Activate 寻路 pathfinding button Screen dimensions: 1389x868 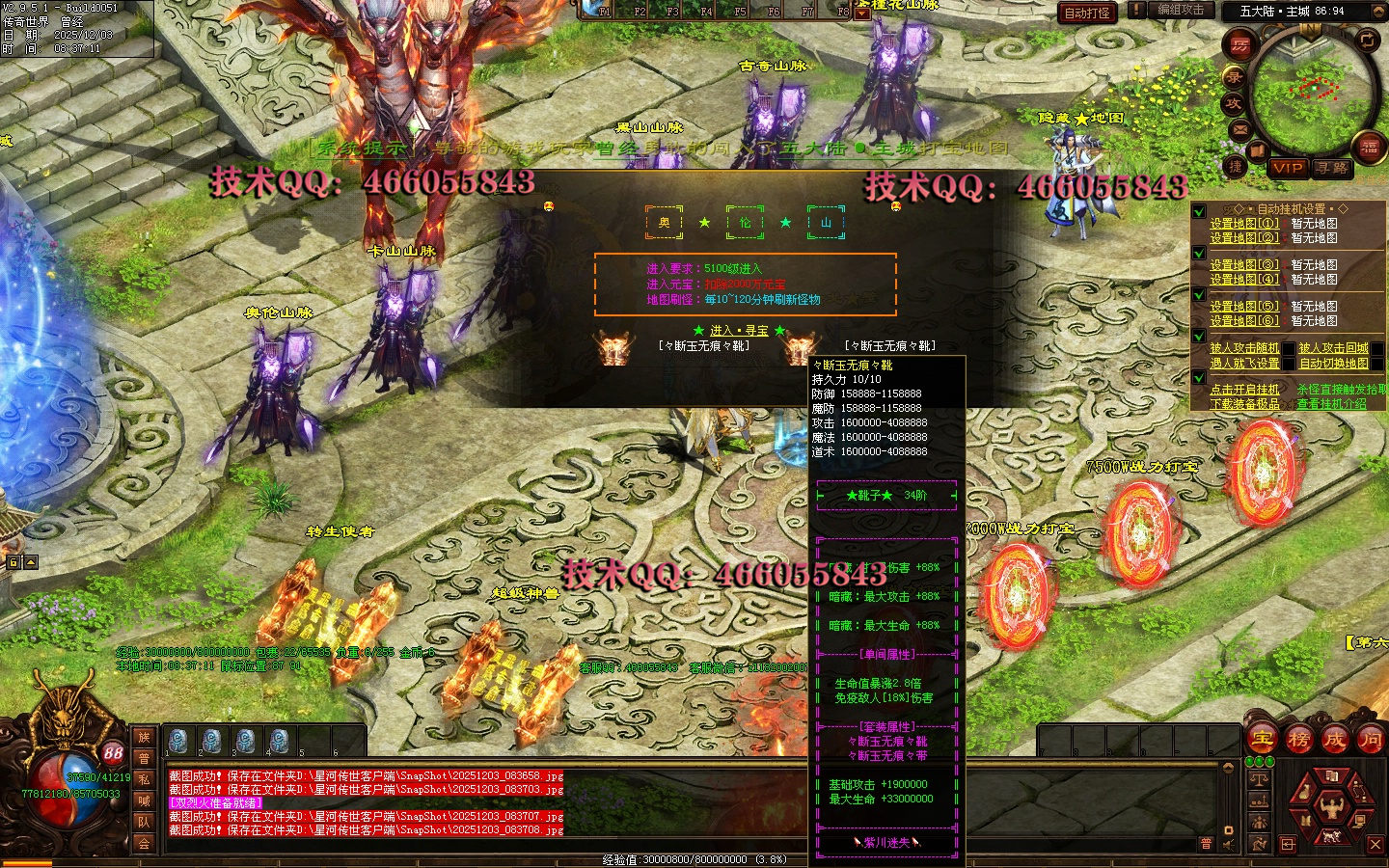1332,168
